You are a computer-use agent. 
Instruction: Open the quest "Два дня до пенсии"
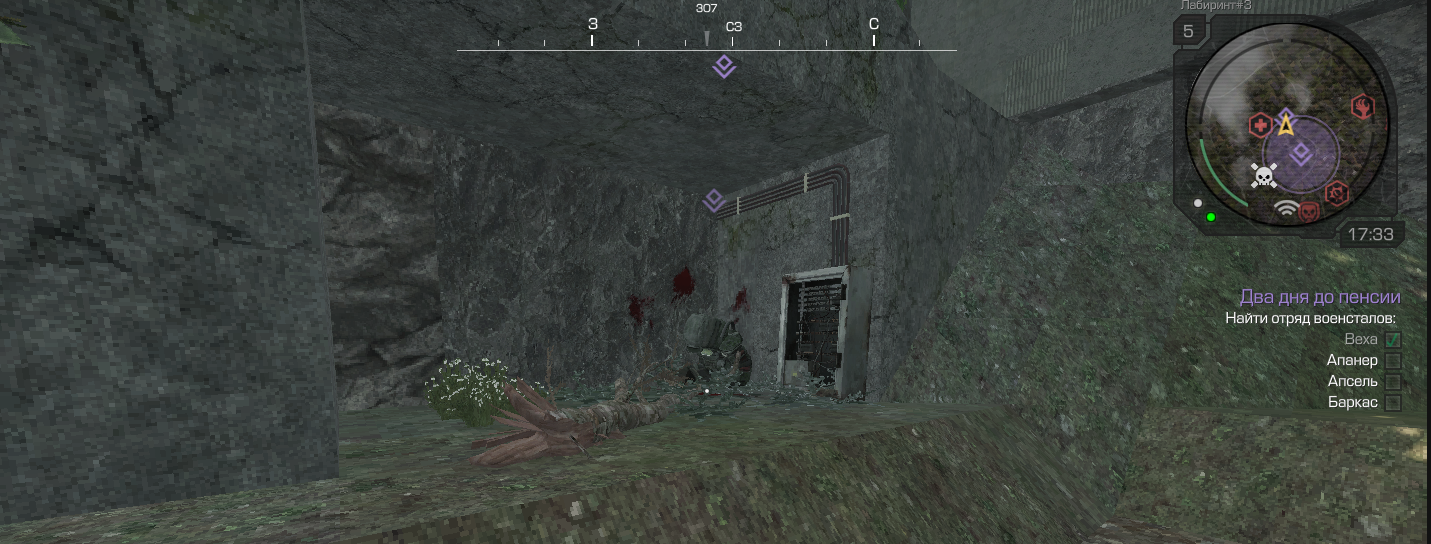(x=1319, y=297)
